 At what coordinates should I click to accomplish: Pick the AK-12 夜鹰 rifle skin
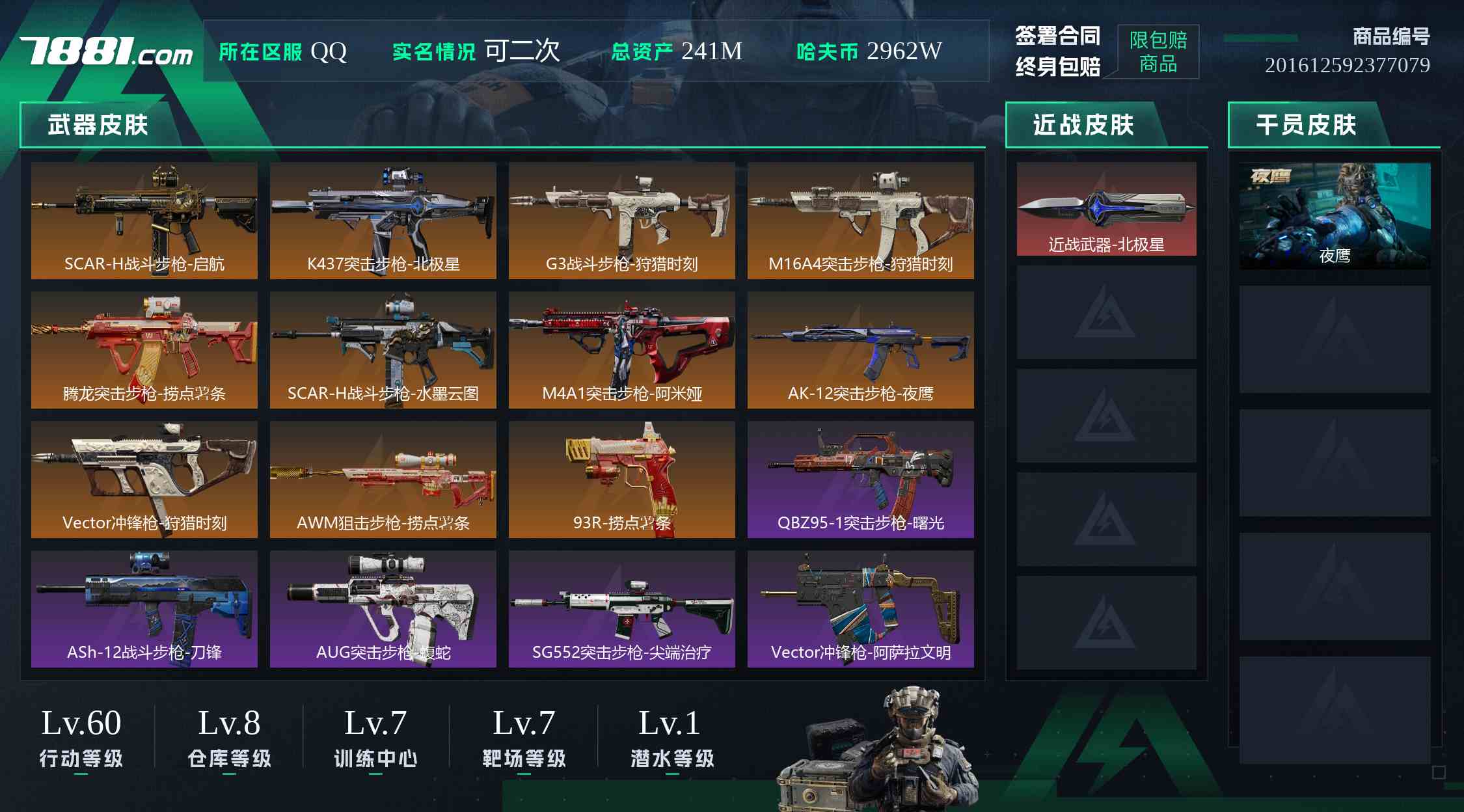tap(860, 350)
